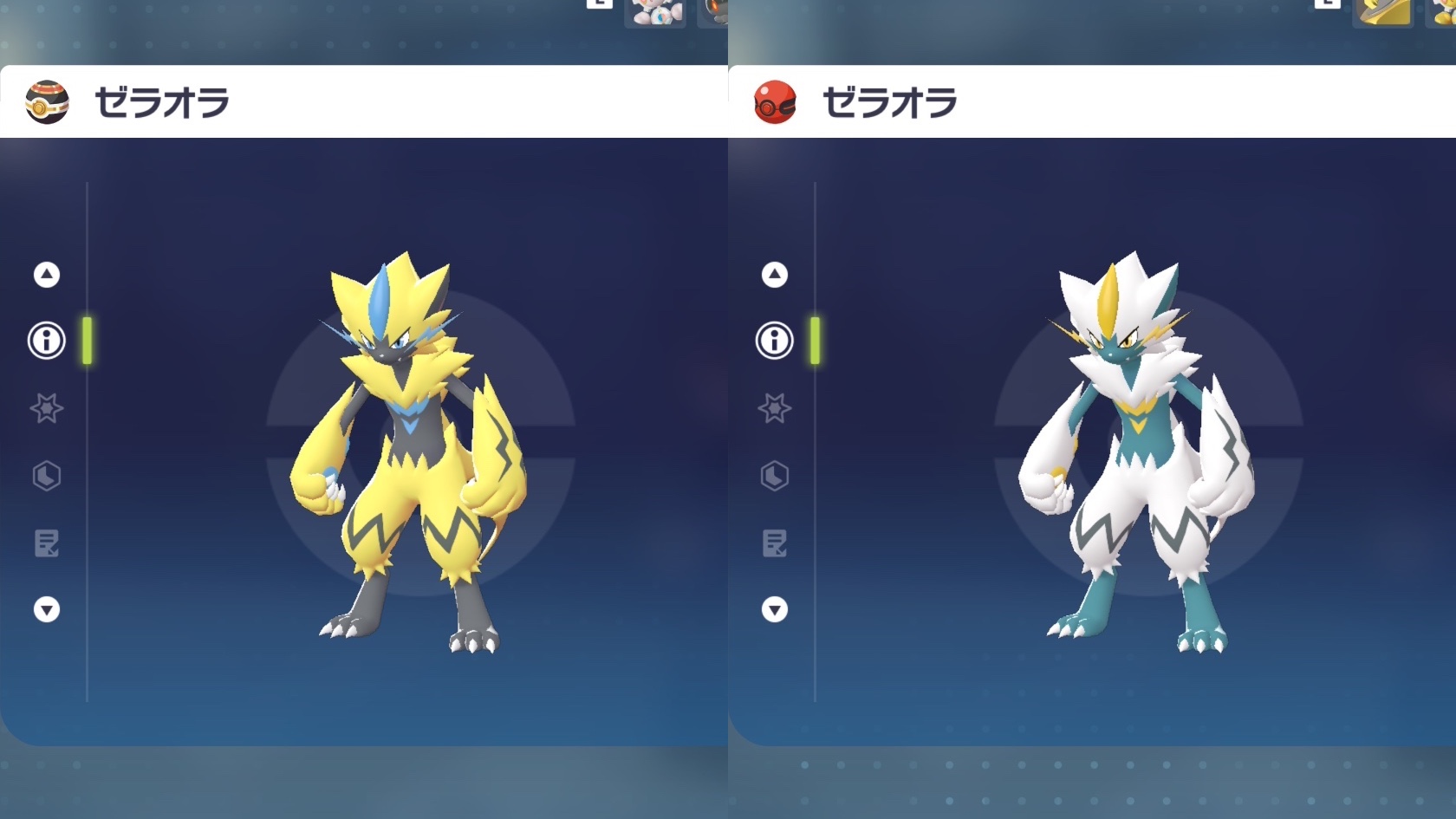Select the star ribbon tab beside yellow Zeraora
This screenshot has width=1456, height=819.
tap(47, 408)
